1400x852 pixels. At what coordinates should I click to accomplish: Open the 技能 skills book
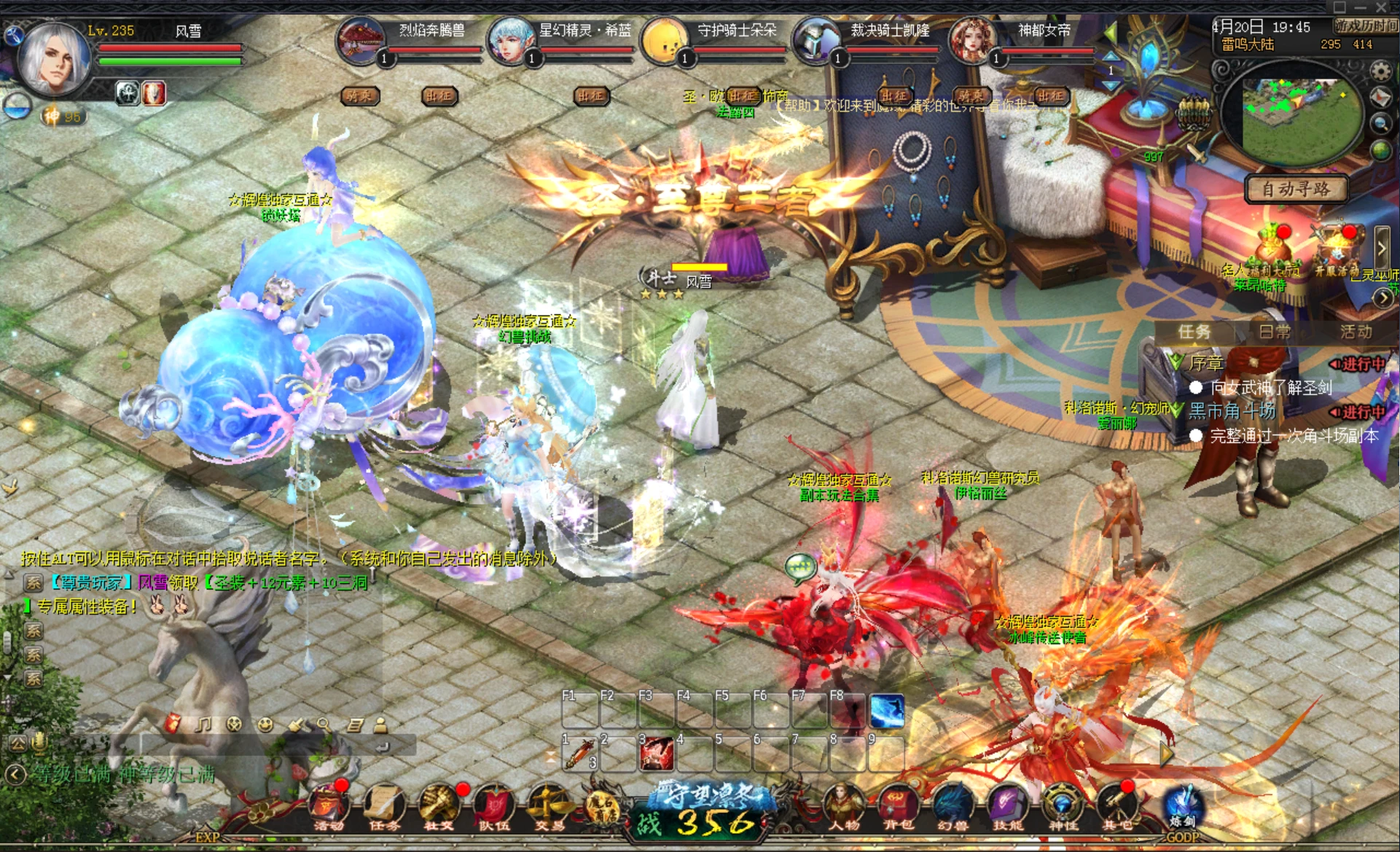1007,807
